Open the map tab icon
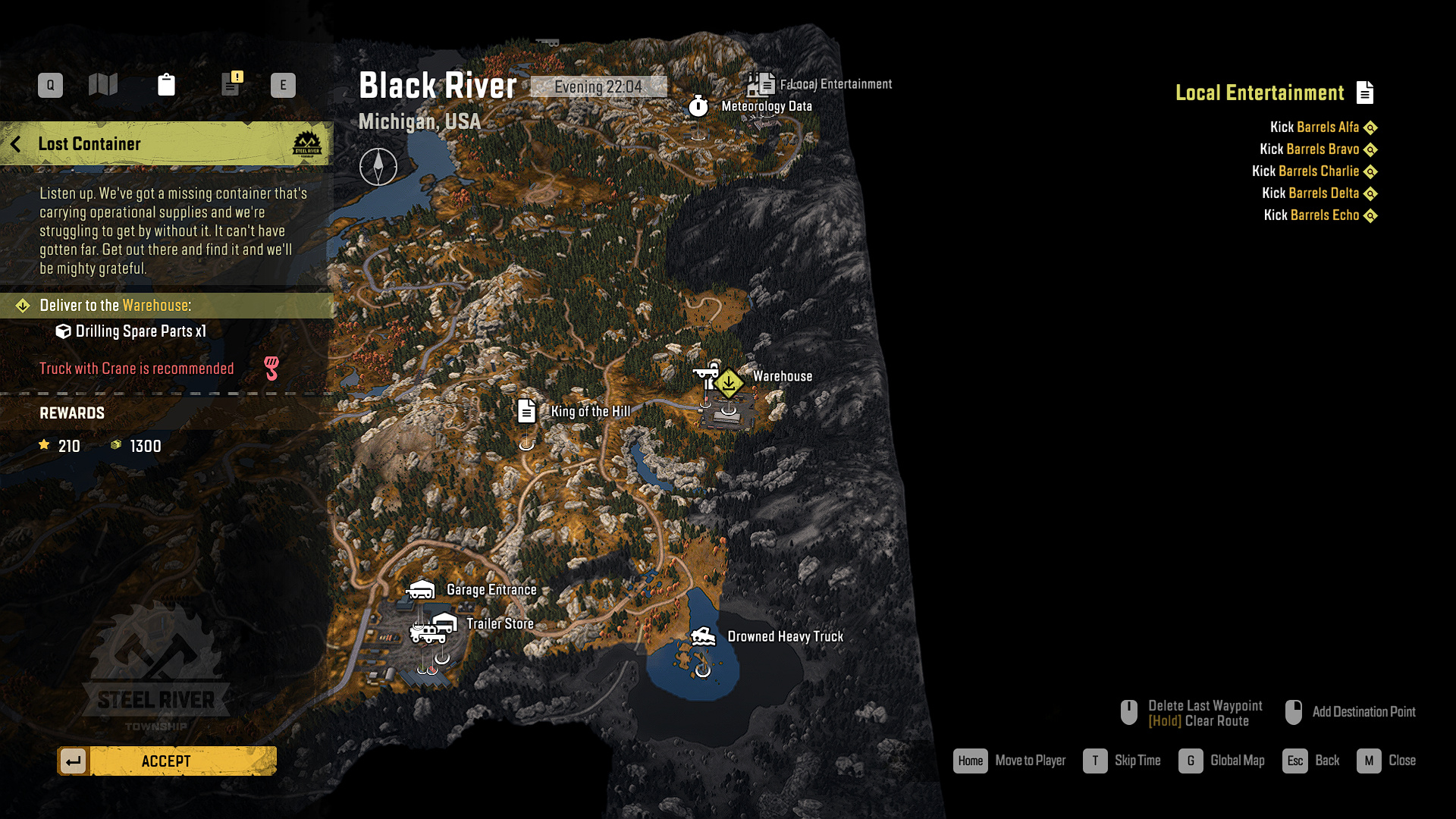The image size is (1456, 819). coord(103,84)
